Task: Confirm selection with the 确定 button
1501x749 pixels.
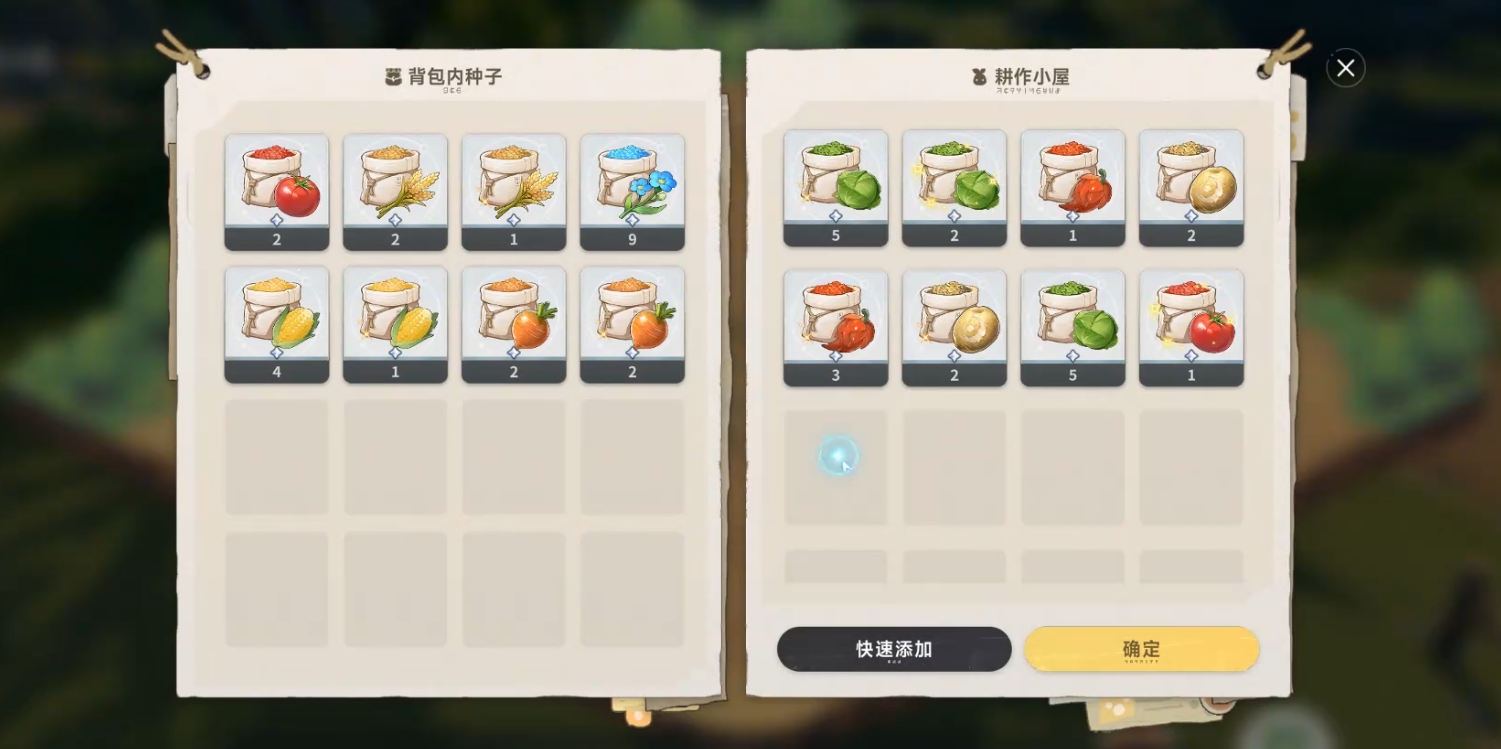Action: [x=1142, y=649]
